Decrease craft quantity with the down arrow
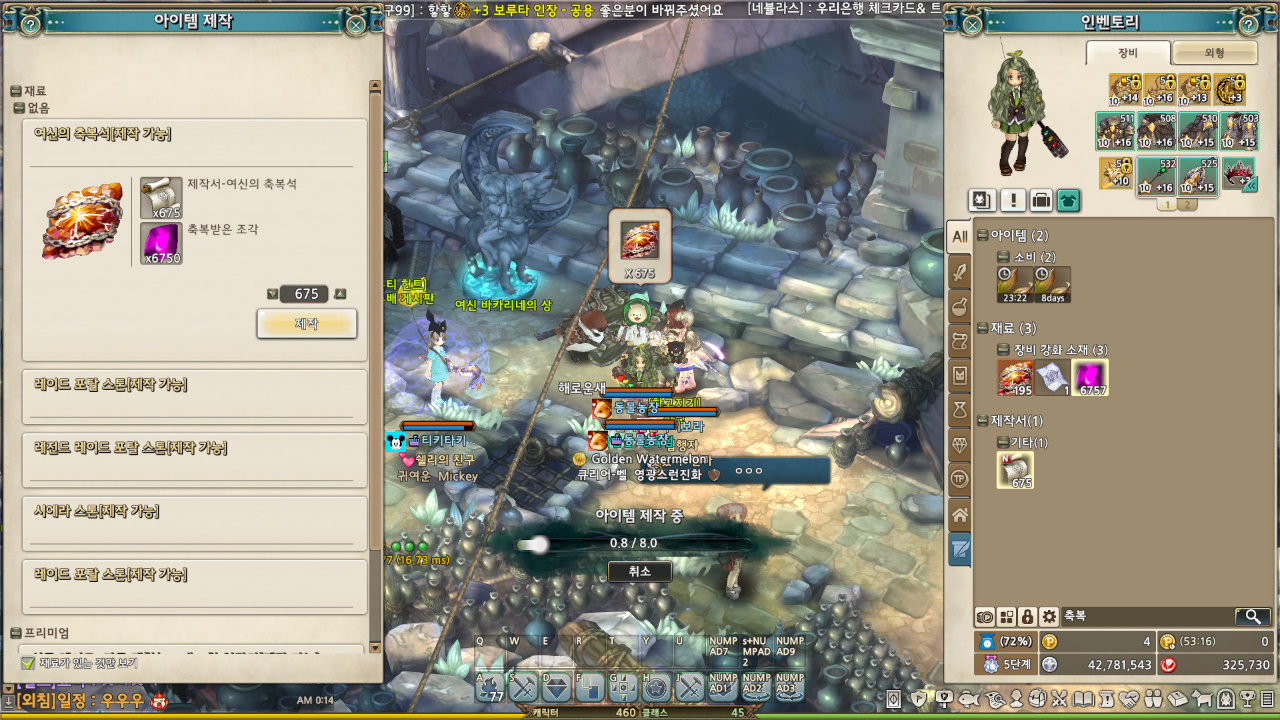Screen dimensions: 1280x720 pos(273,294)
